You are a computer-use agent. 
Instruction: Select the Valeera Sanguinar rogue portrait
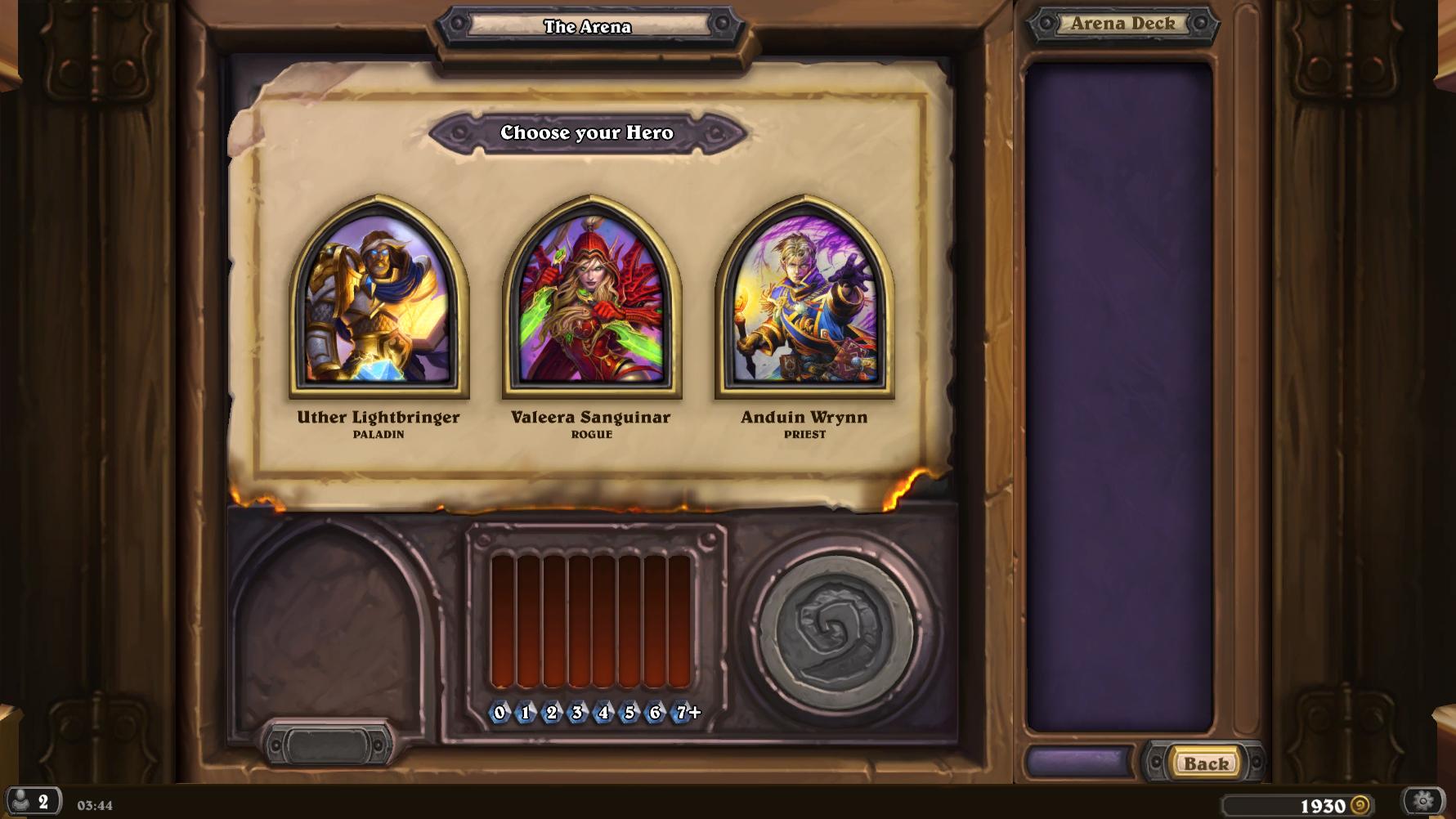pyautogui.click(x=591, y=298)
